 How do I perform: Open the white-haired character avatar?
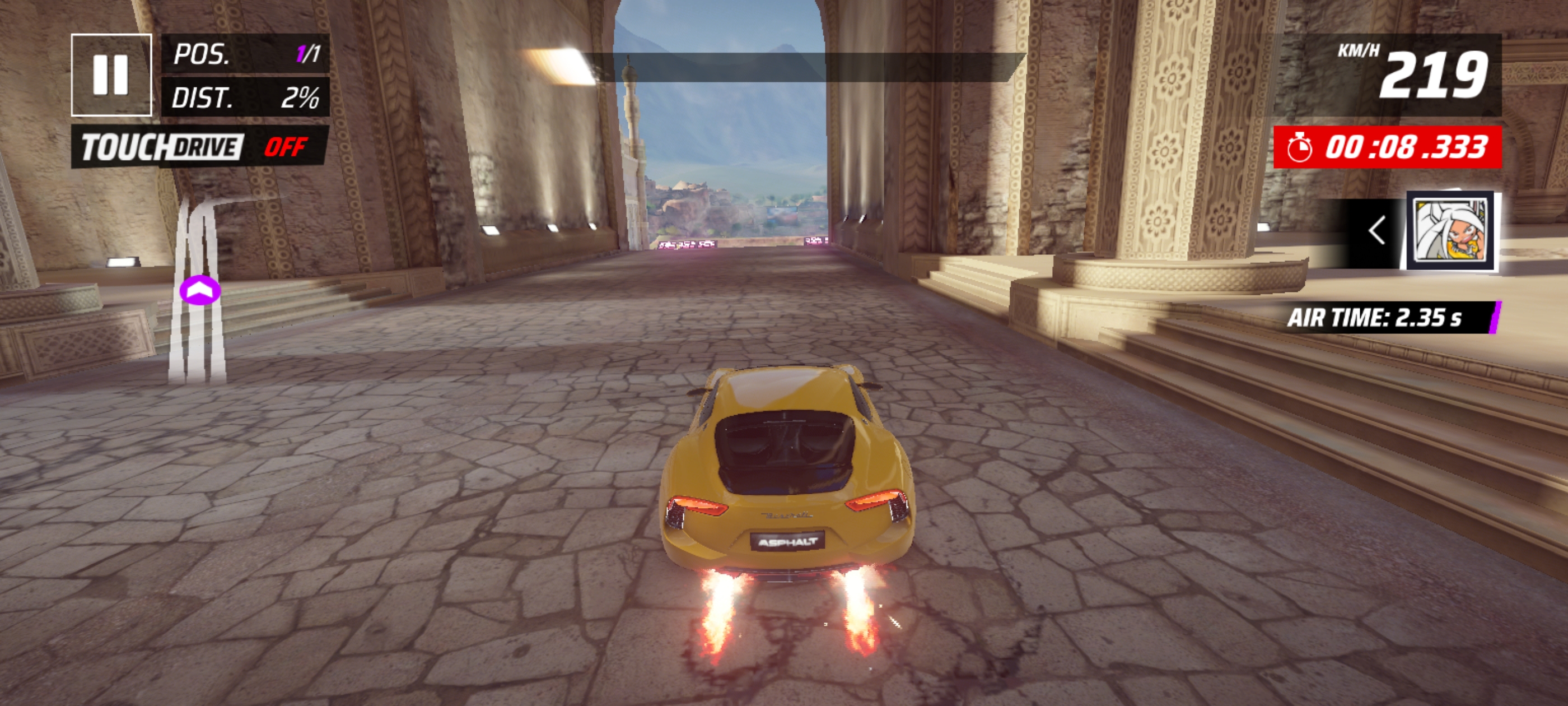point(1451,231)
